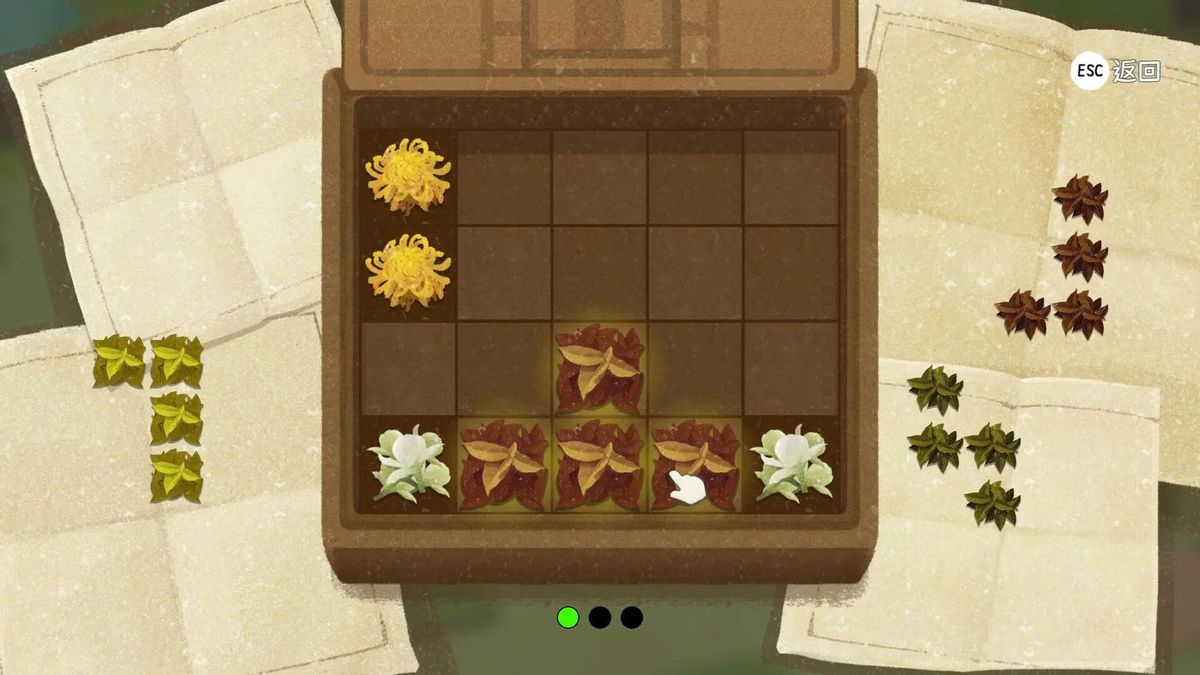Select the yellow-green leaf puzzle piece
The height and width of the screenshot is (675, 1200).
click(x=176, y=419)
